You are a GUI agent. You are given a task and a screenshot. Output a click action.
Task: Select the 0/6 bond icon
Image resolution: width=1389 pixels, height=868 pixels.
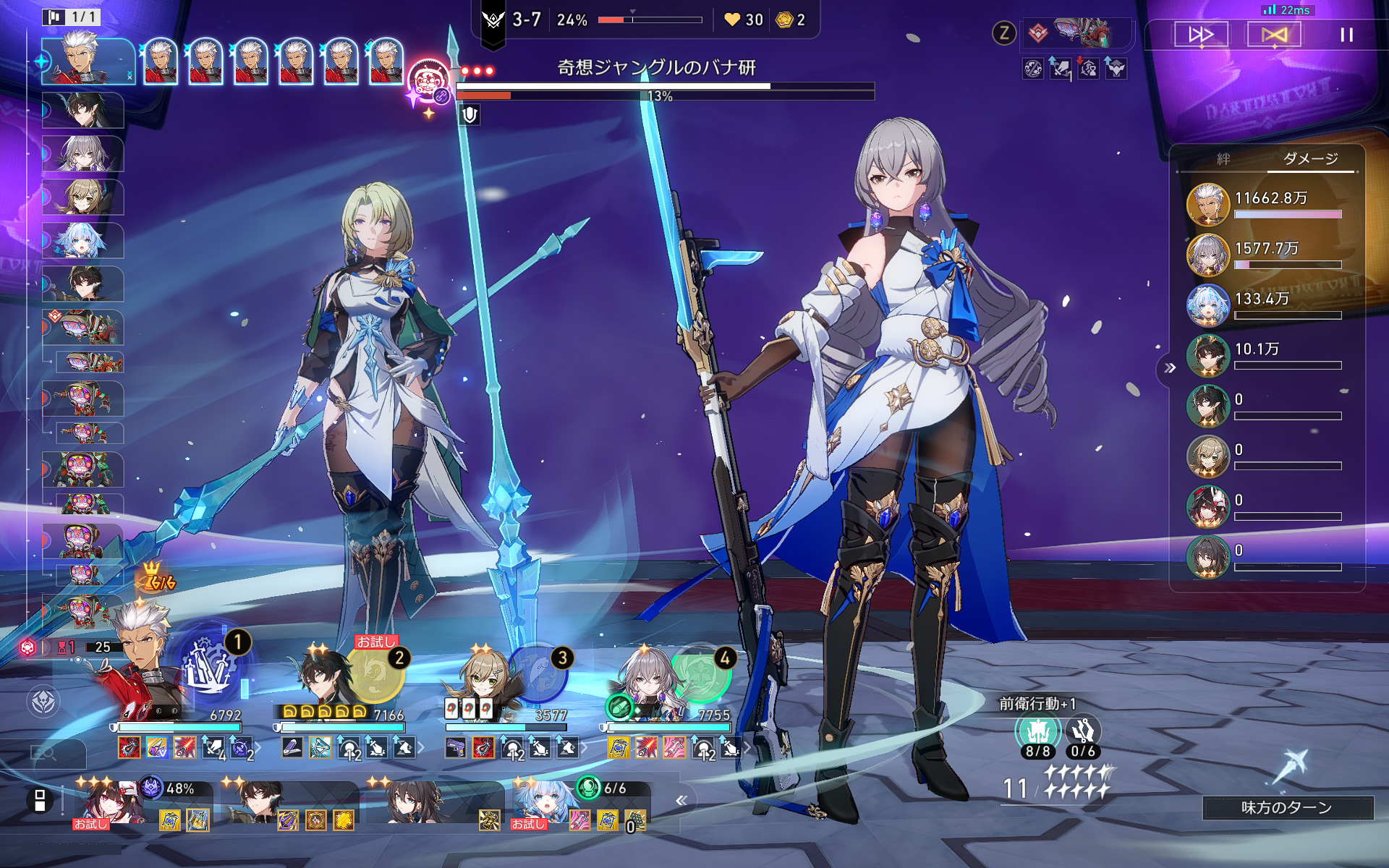pyautogui.click(x=1083, y=733)
